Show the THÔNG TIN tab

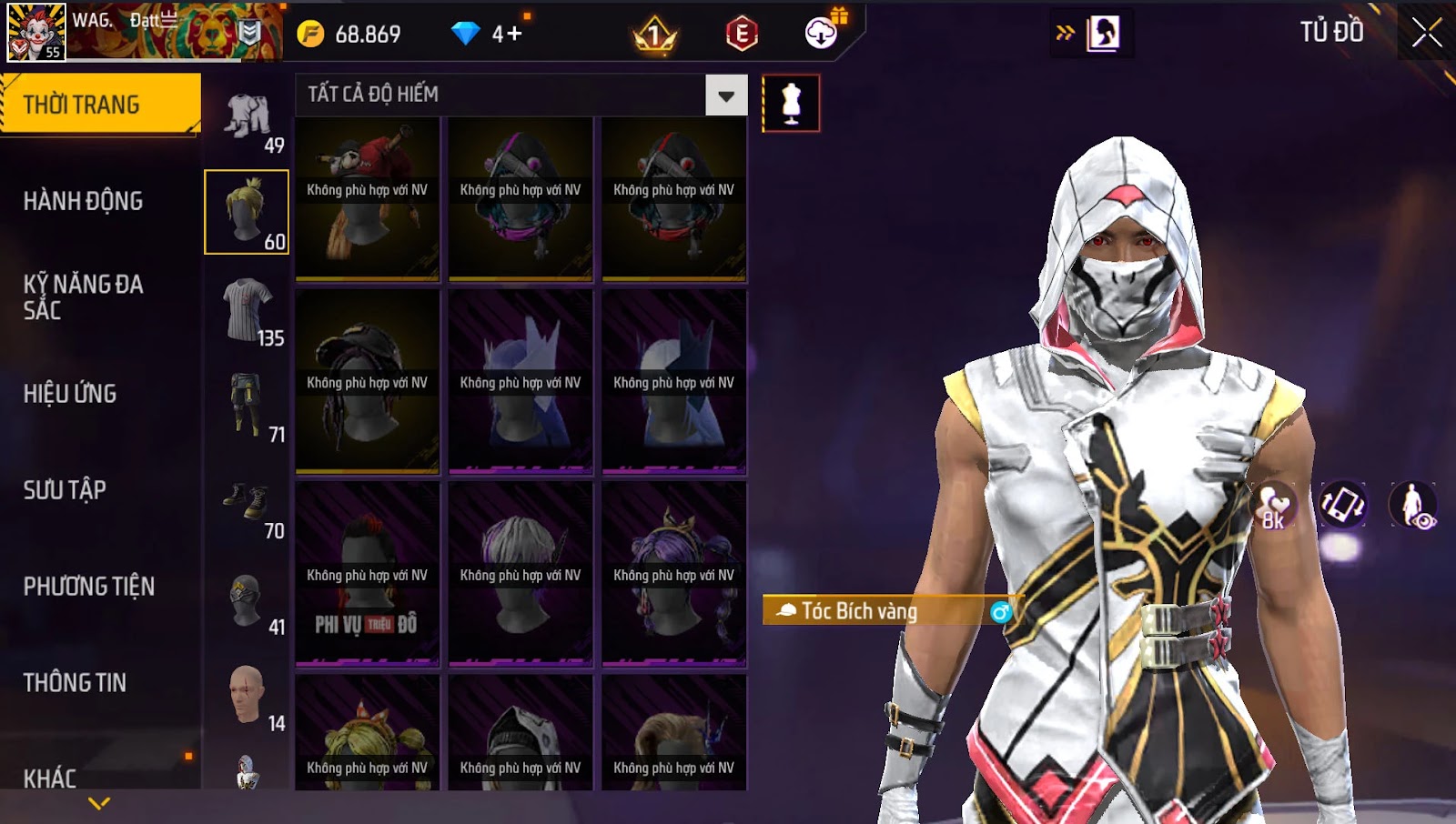(76, 683)
